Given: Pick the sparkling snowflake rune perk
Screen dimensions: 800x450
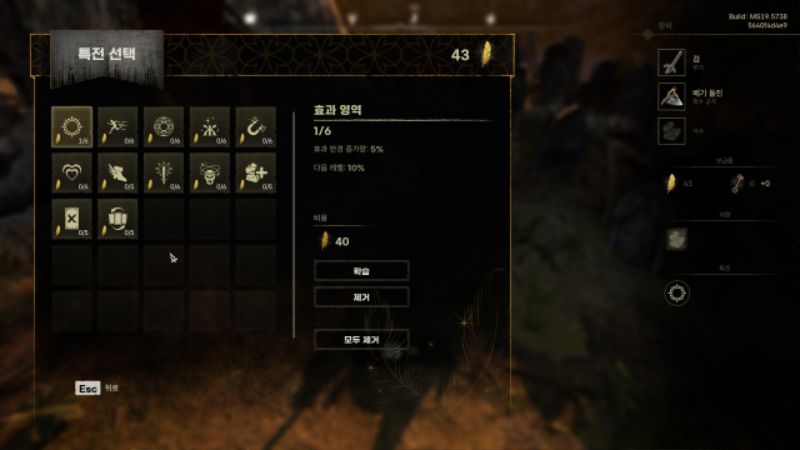Looking at the screenshot, I should 210,126.
